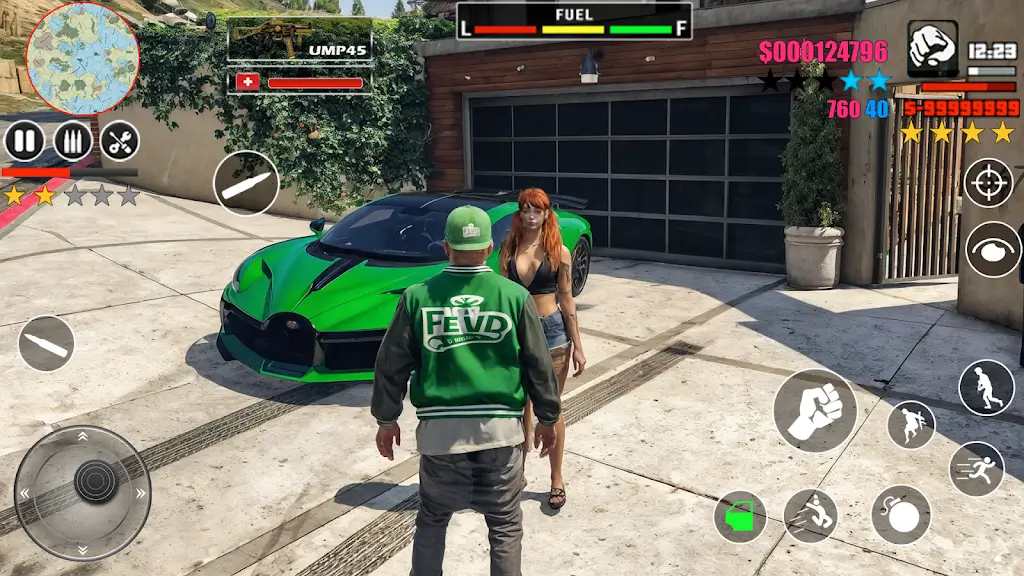Activate the crosshair aim button

tap(988, 183)
